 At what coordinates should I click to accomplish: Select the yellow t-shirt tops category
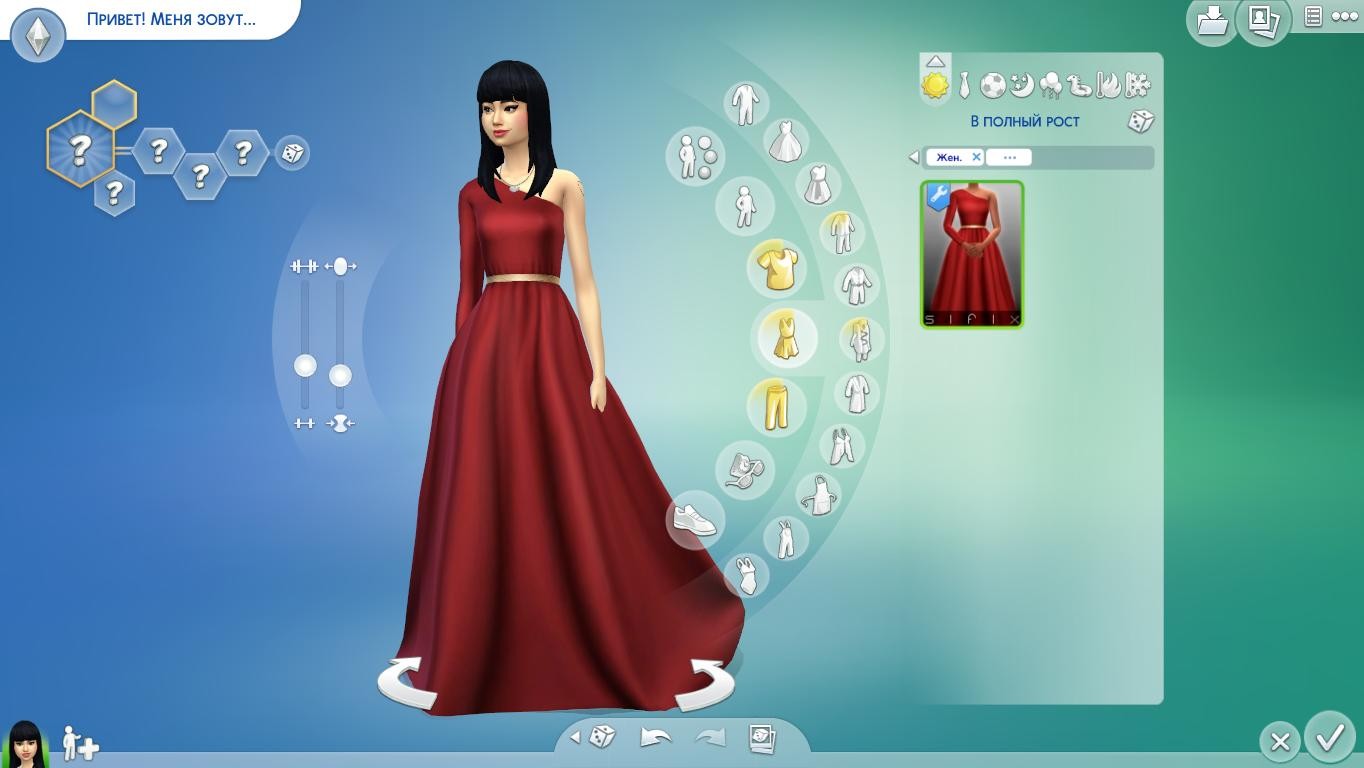[777, 268]
